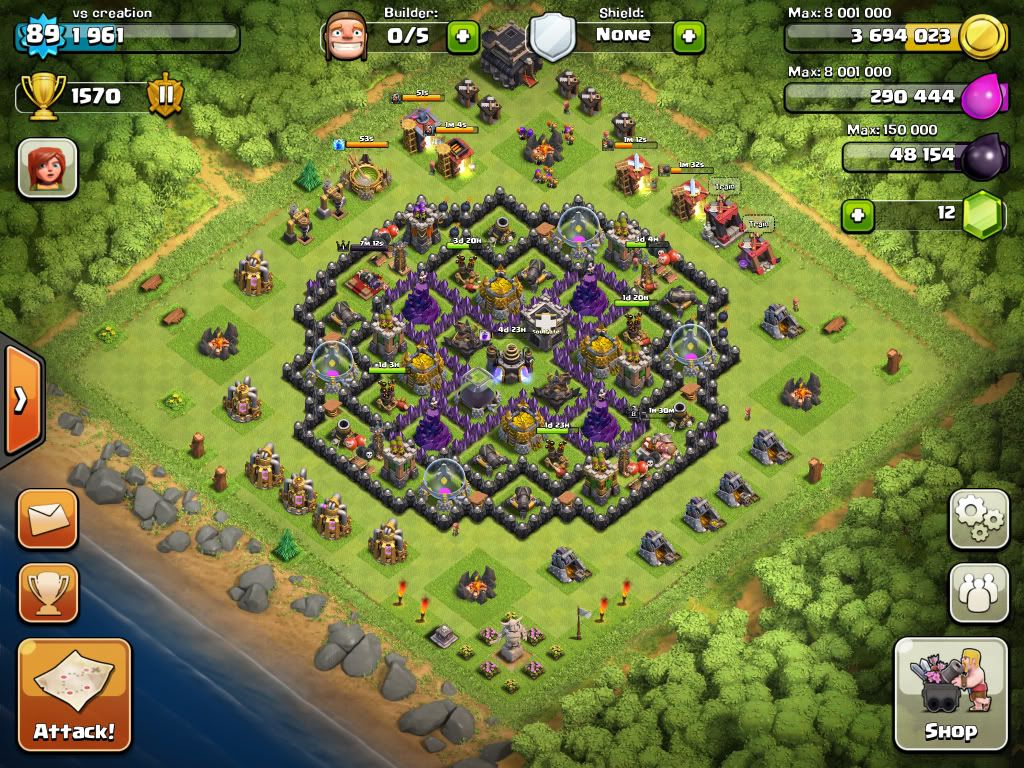The image size is (1024, 768).
Task: Open the Shop
Action: (x=950, y=693)
